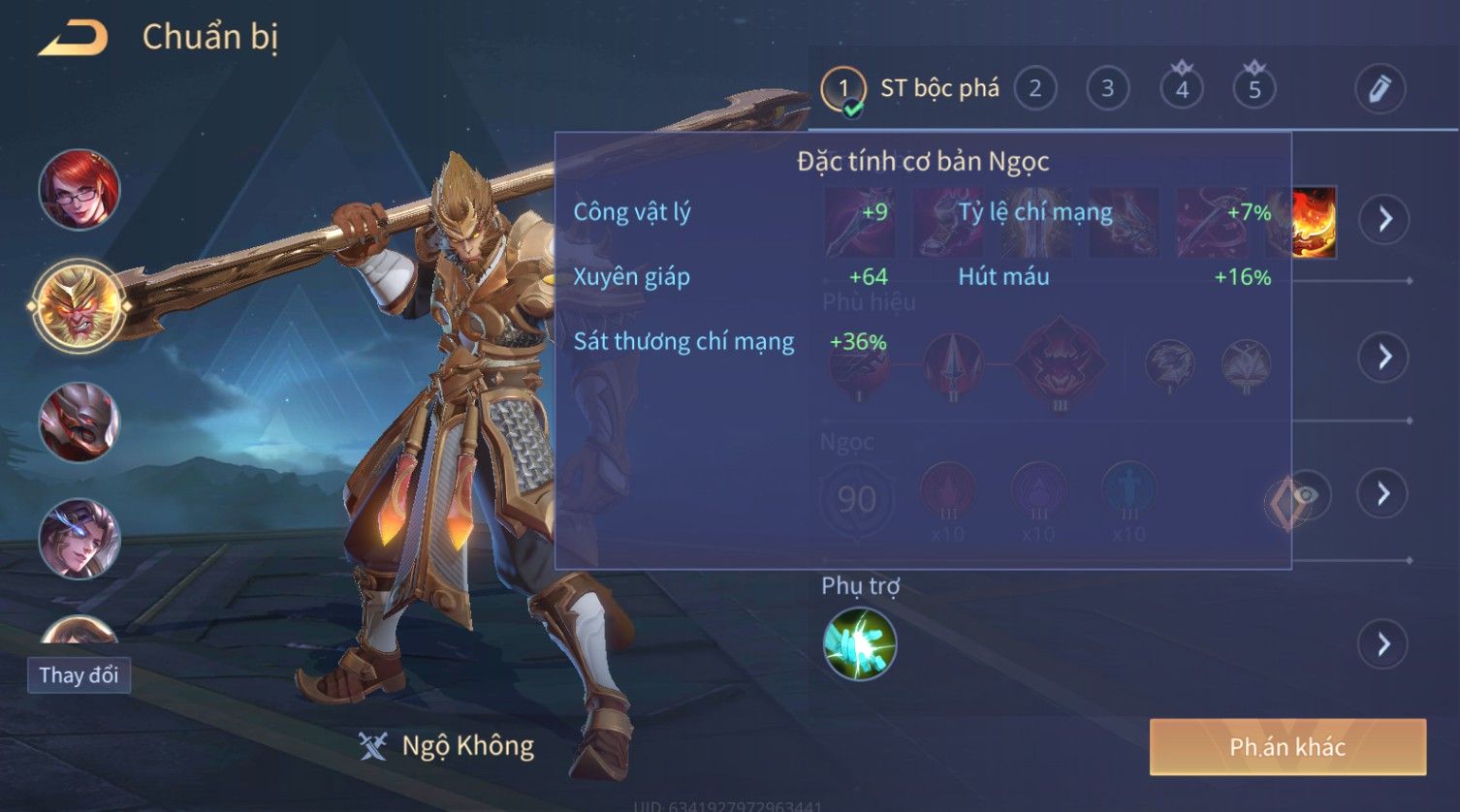Switch to loadout preset 3
This screenshot has height=812, width=1460.
click(1107, 89)
